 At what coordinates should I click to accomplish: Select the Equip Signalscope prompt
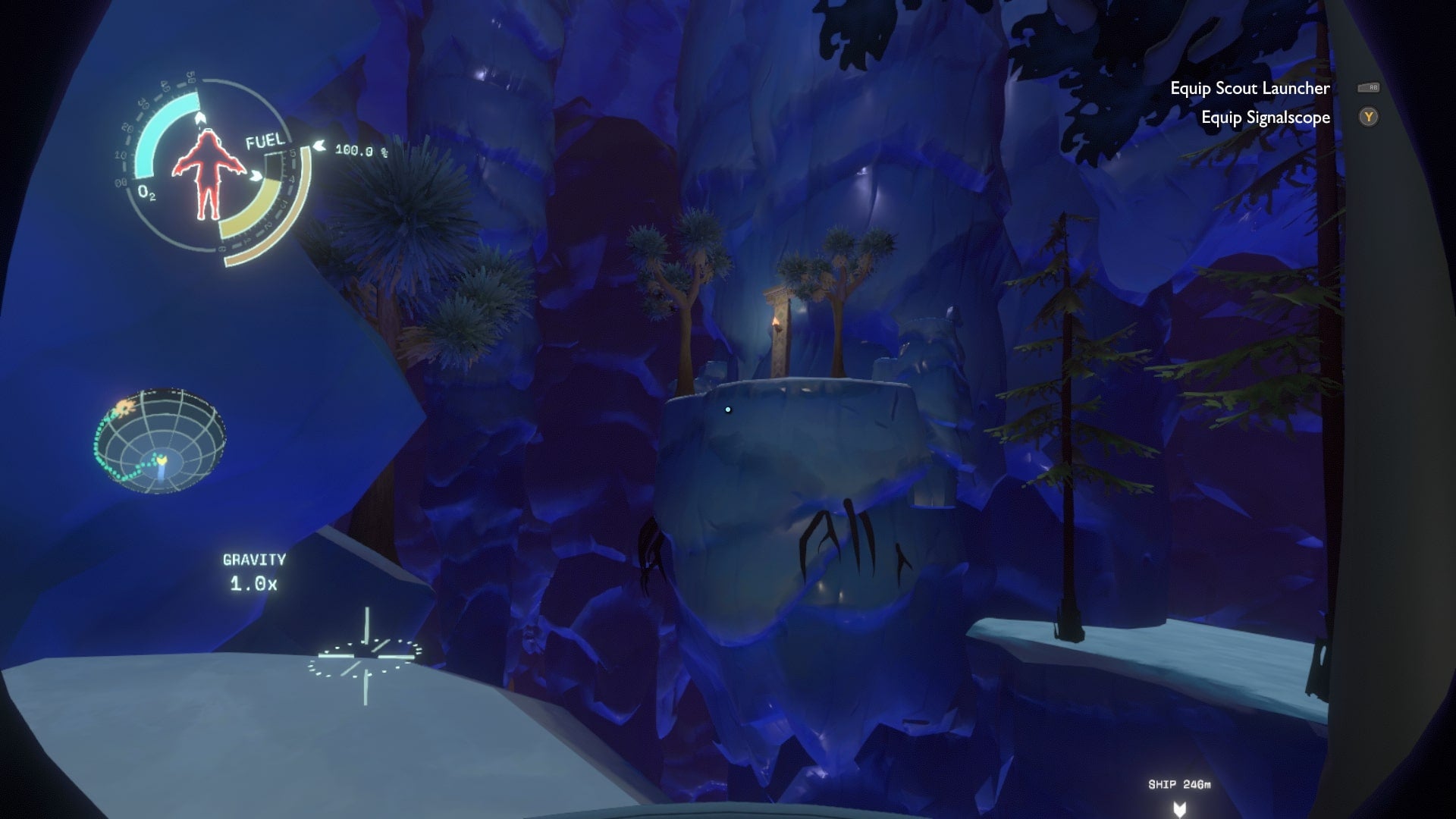[1266, 118]
